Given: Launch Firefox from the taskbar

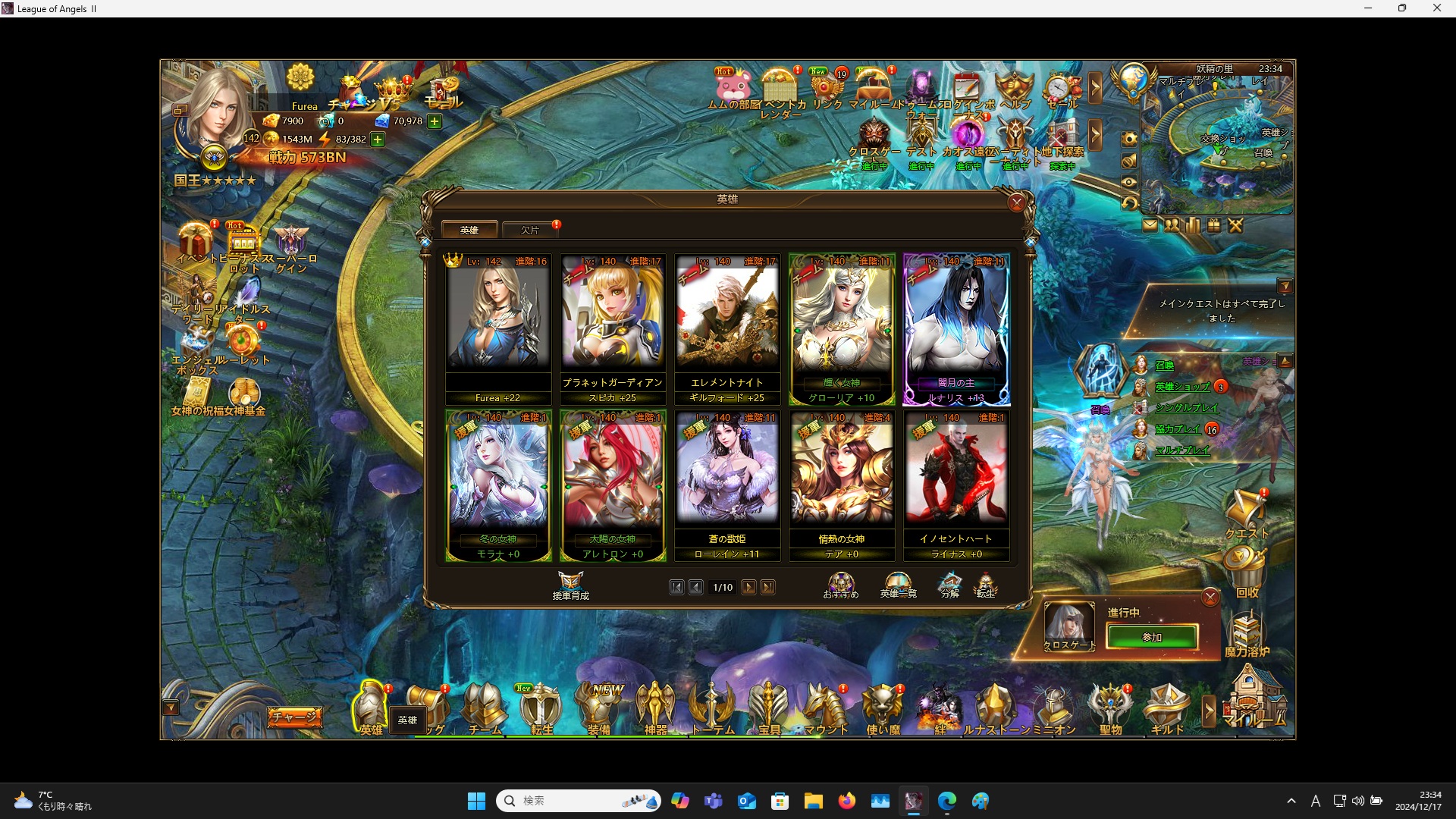Looking at the screenshot, I should tap(848, 800).
